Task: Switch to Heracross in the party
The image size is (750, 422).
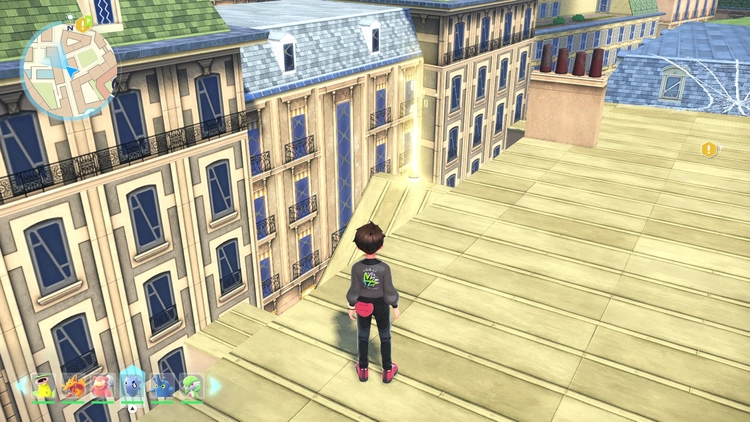Action: (163, 387)
